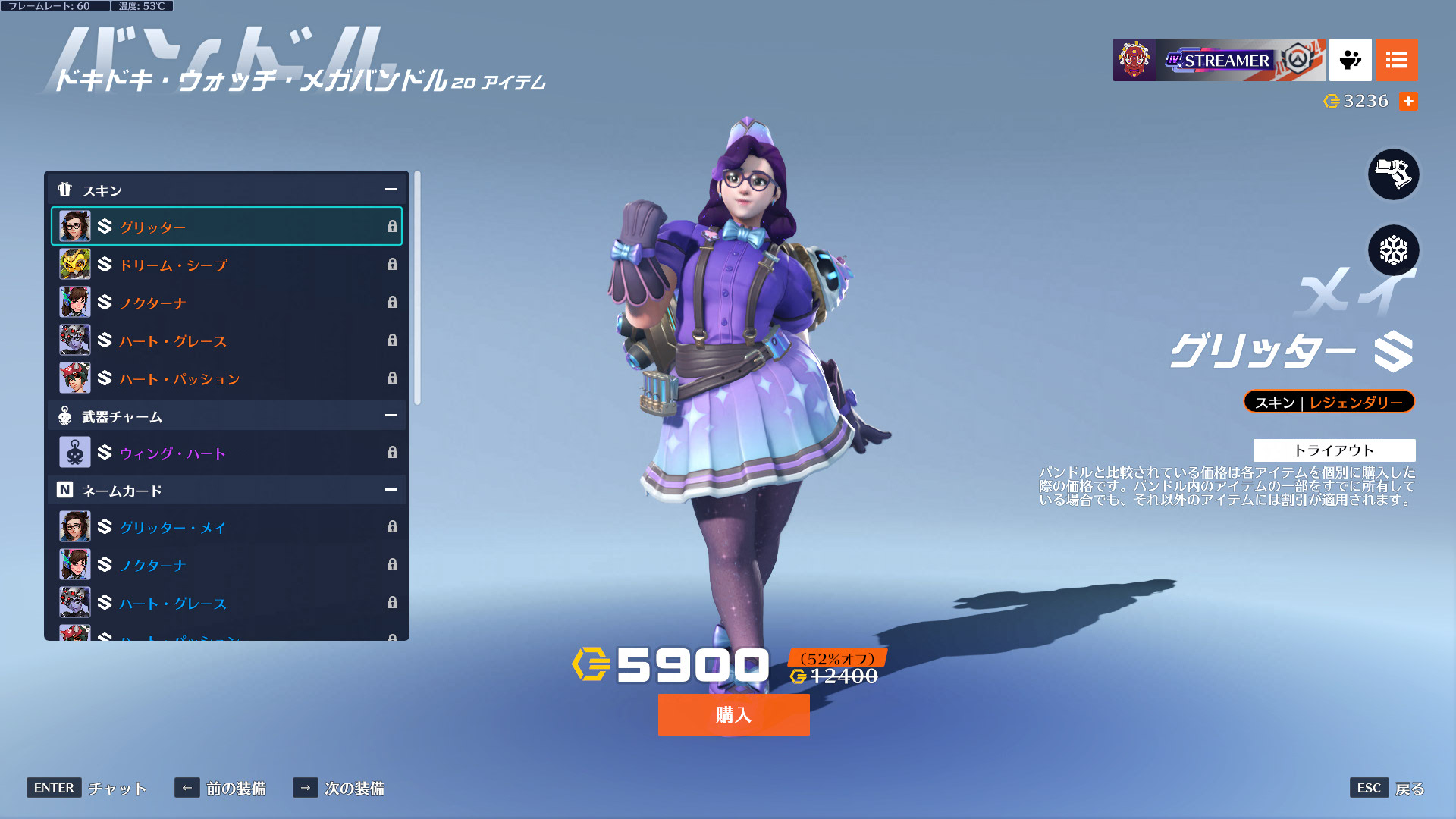Open the orange list menu button
1456x819 pixels.
pyautogui.click(x=1396, y=60)
